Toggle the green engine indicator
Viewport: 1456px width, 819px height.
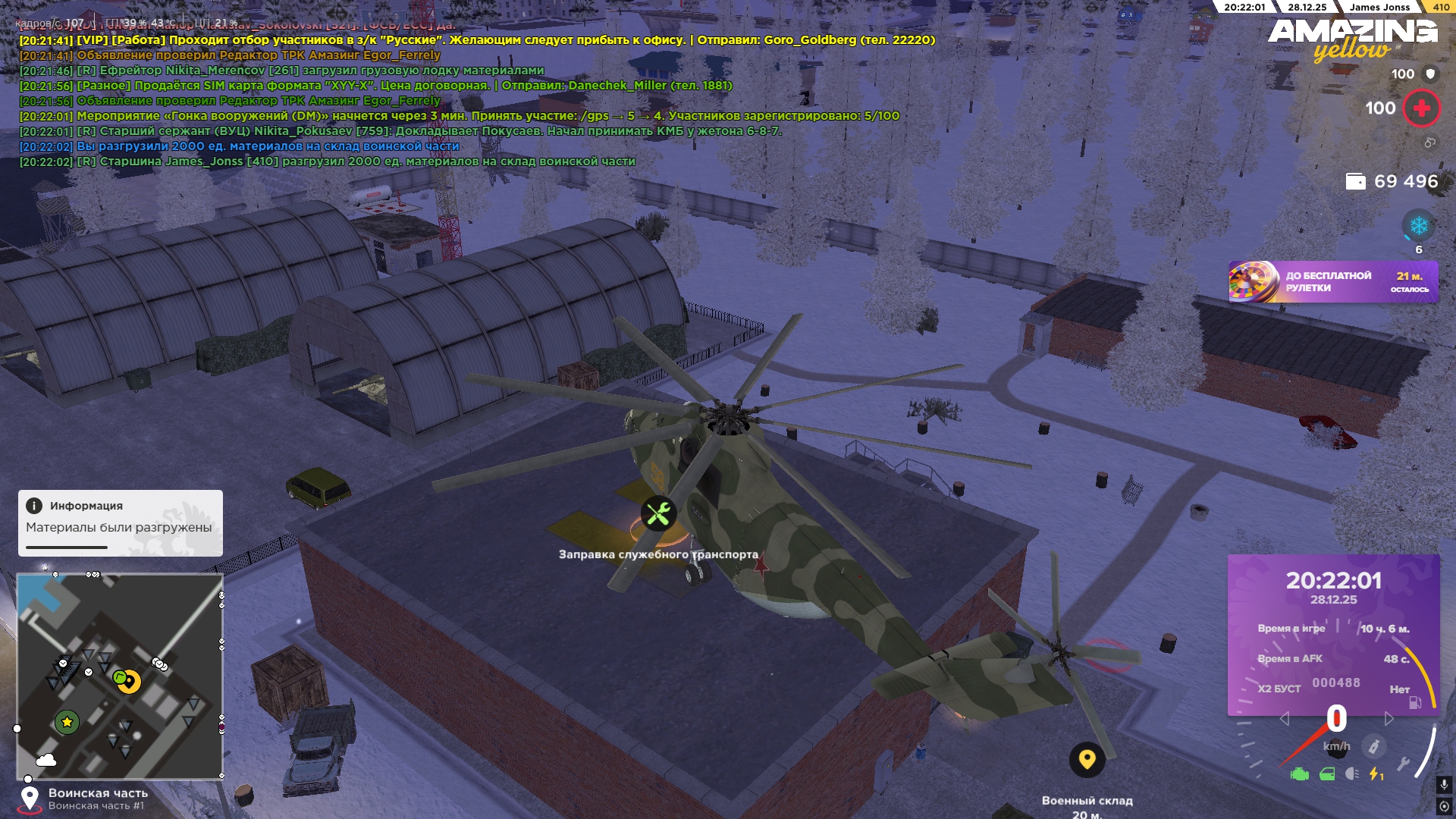1300,774
